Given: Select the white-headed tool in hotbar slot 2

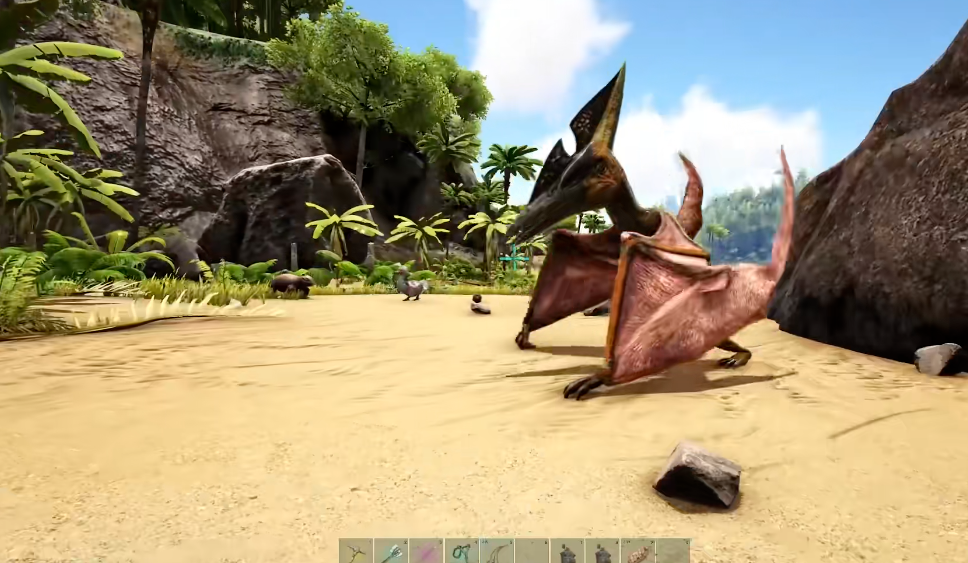Looking at the screenshot, I should click(391, 551).
